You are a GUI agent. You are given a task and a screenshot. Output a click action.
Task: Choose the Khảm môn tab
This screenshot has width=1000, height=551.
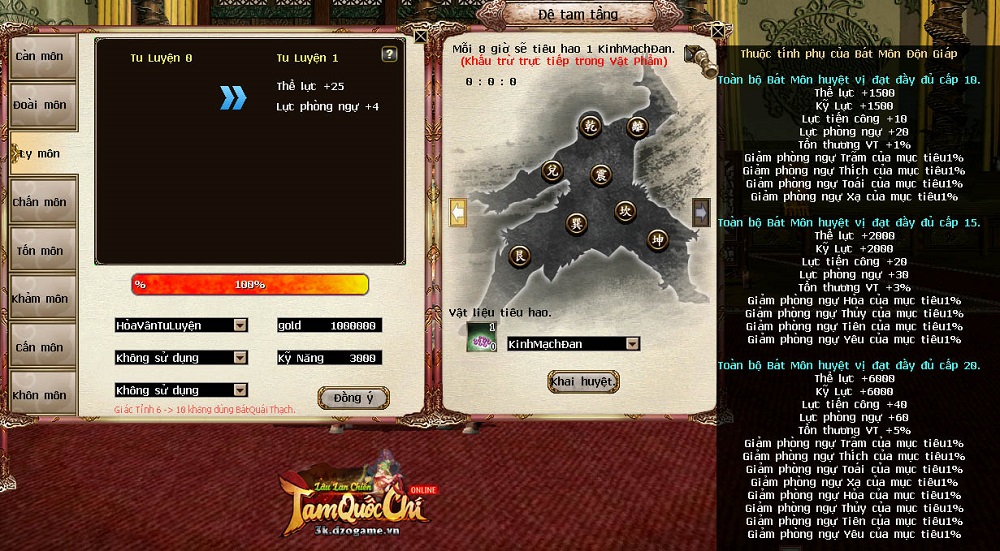click(41, 299)
